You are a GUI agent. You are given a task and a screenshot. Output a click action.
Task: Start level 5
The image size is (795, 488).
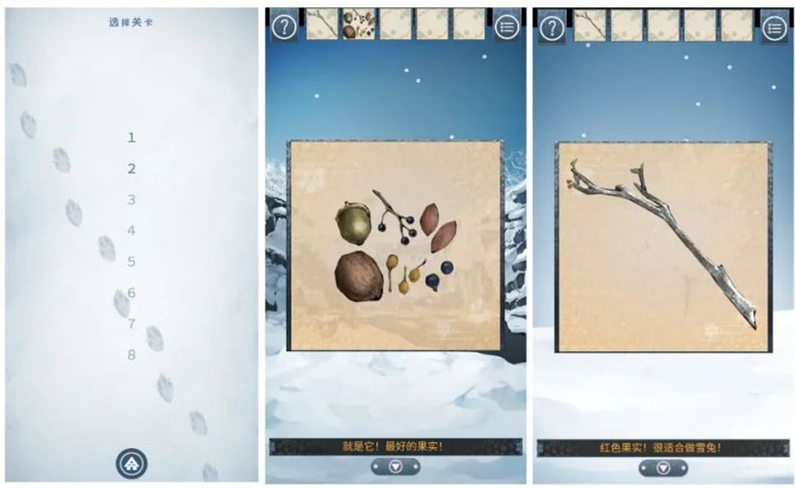pyautogui.click(x=131, y=262)
